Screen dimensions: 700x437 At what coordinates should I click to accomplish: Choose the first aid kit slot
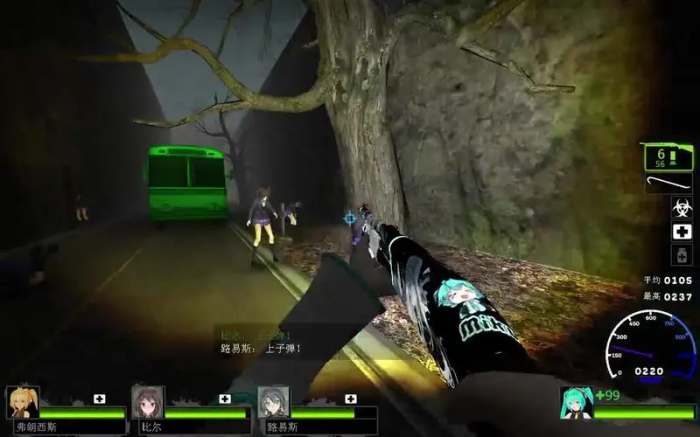tap(681, 232)
